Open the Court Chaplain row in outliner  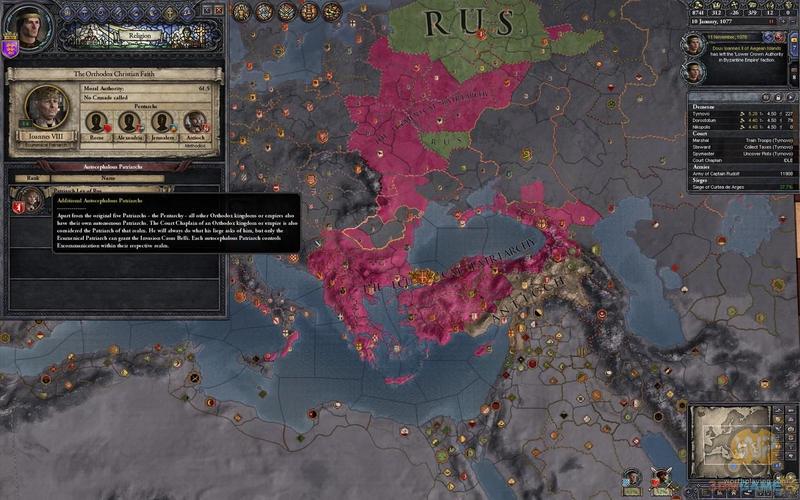(740, 159)
